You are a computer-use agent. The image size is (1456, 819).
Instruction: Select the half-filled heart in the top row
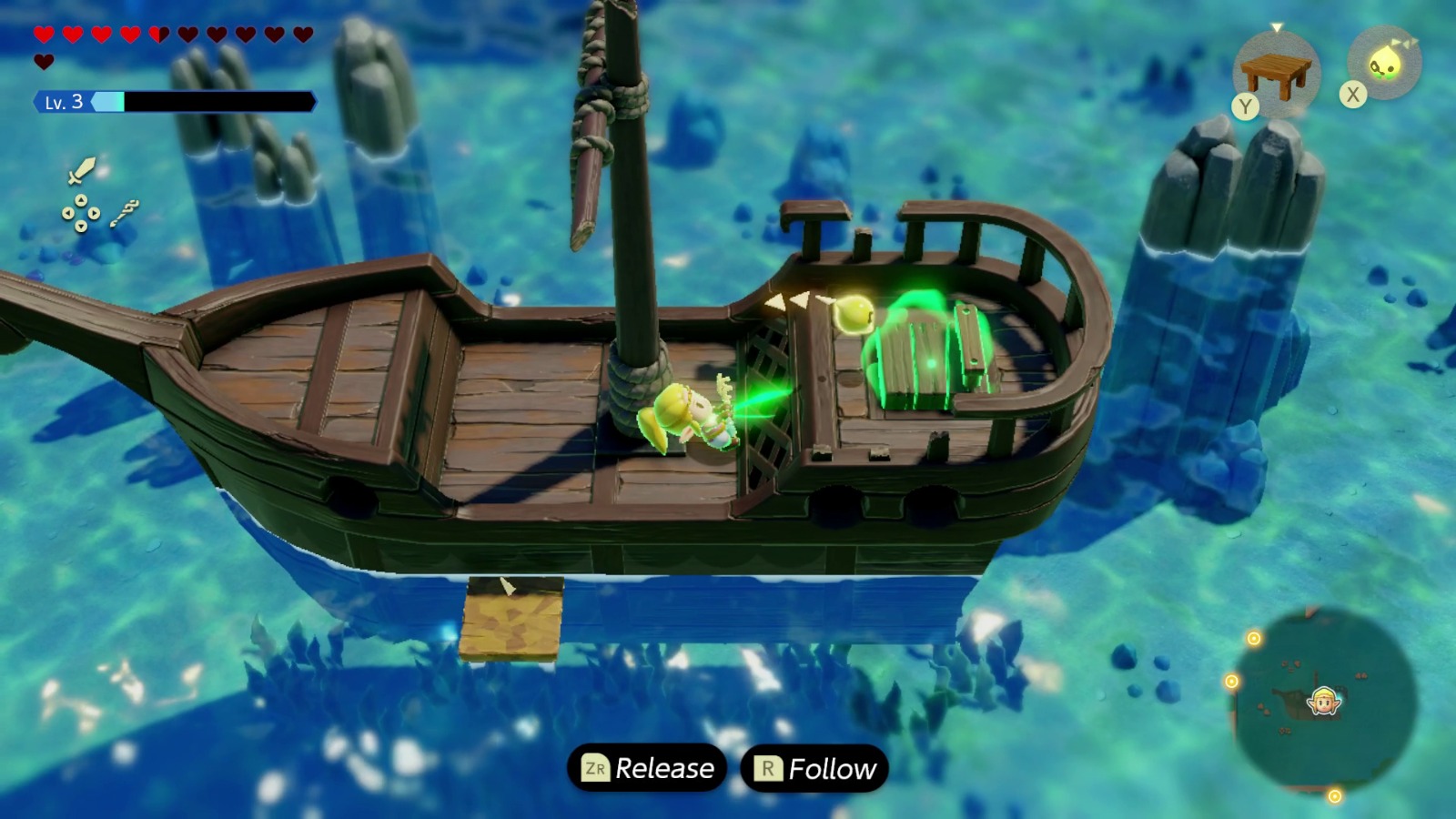click(161, 35)
